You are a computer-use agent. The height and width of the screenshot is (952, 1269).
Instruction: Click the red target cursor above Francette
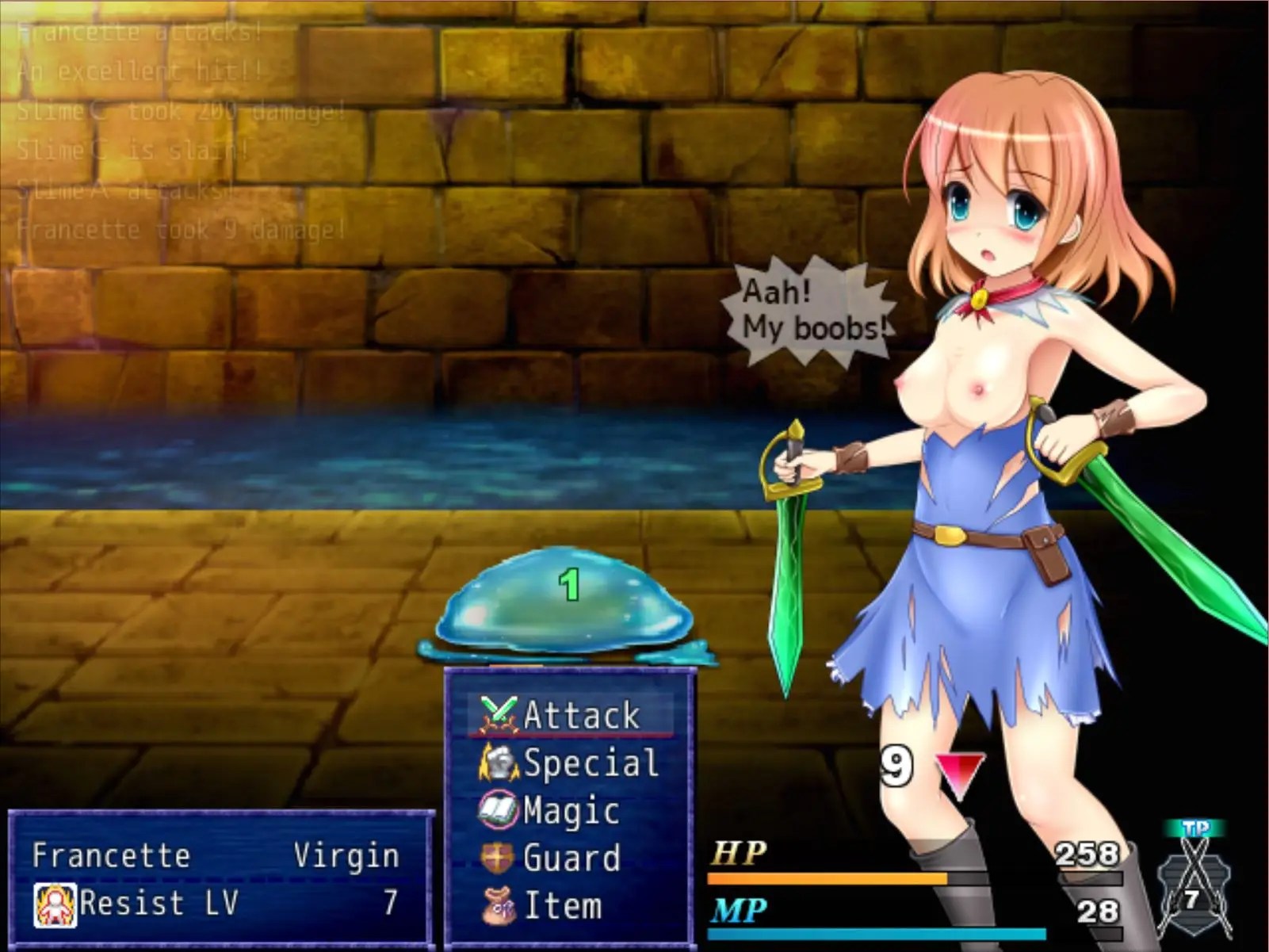coord(959,770)
